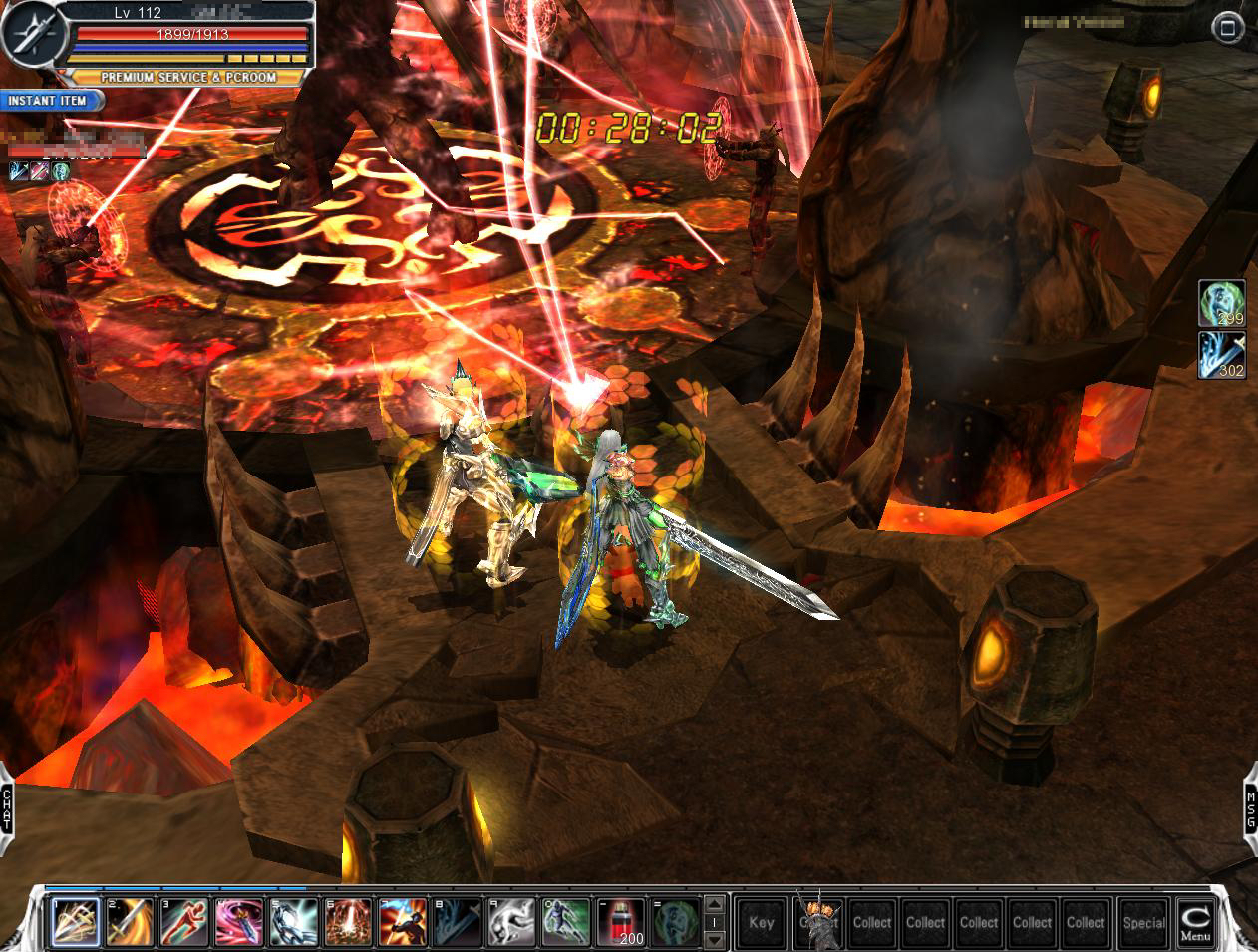Open the MSG side panel tab

point(1251,807)
